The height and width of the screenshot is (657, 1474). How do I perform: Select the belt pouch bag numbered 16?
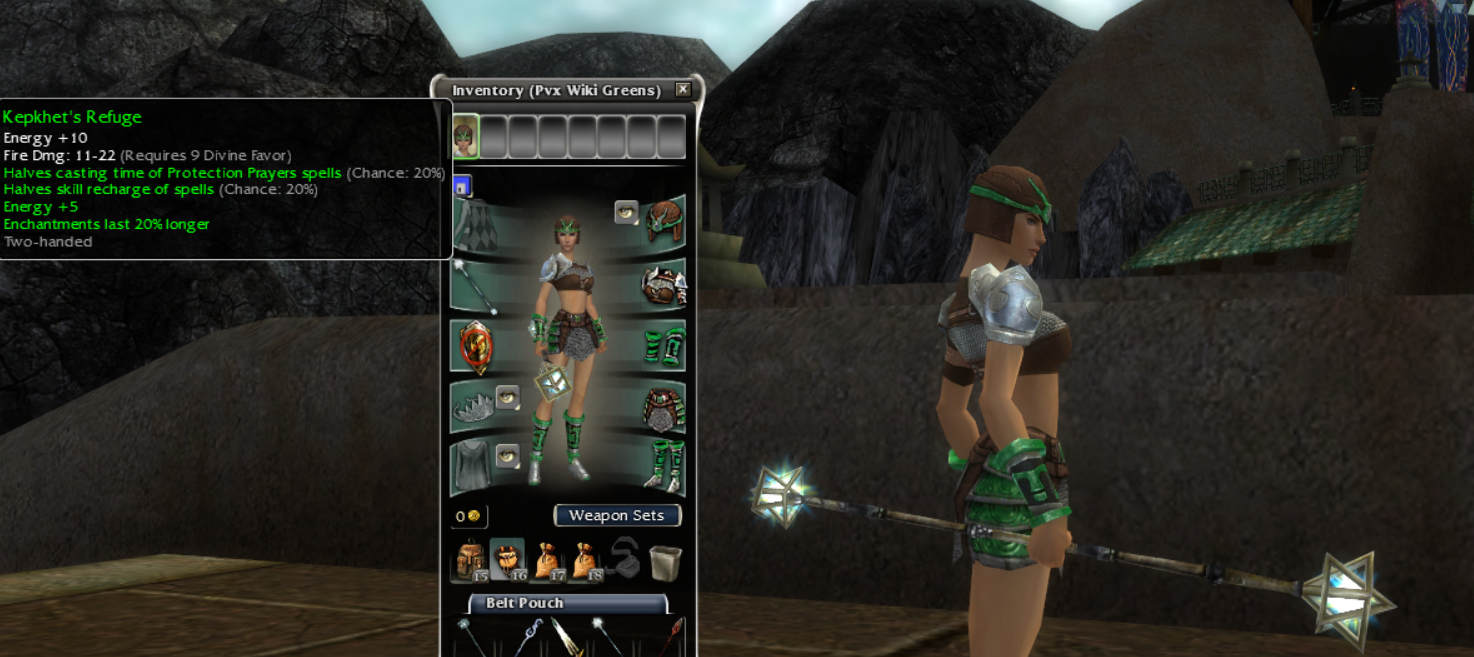pos(508,561)
